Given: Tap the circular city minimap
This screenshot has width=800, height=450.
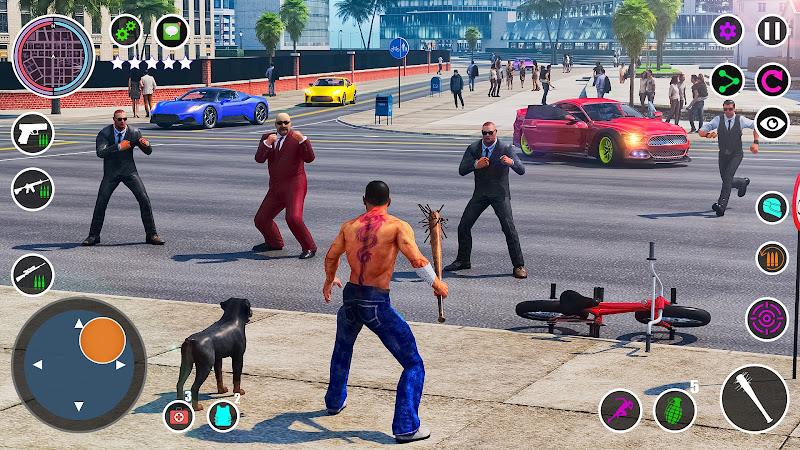Looking at the screenshot, I should [53, 56].
